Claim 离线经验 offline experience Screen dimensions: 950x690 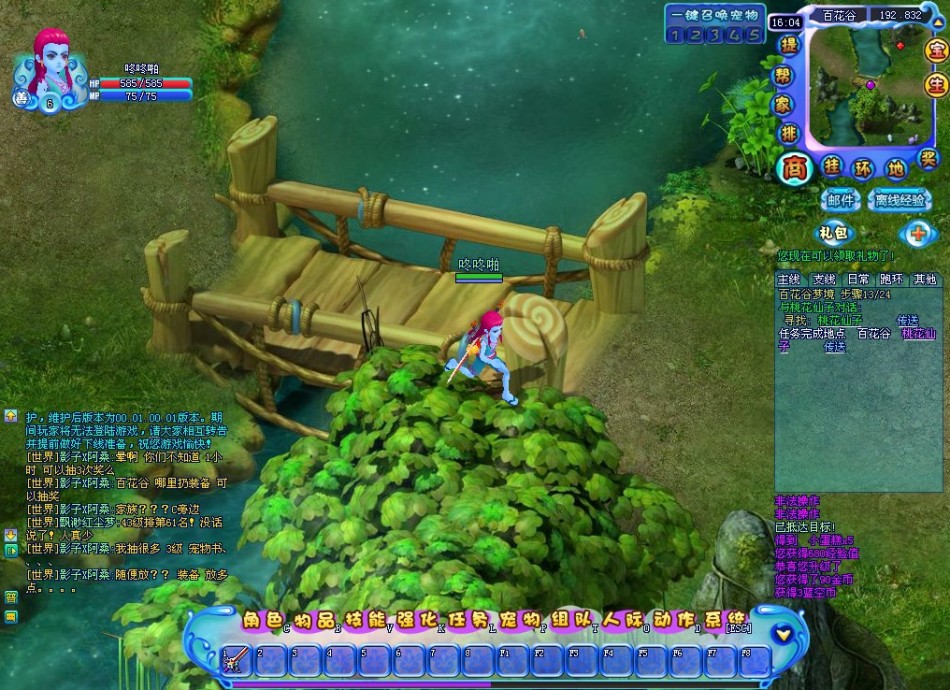(899, 200)
